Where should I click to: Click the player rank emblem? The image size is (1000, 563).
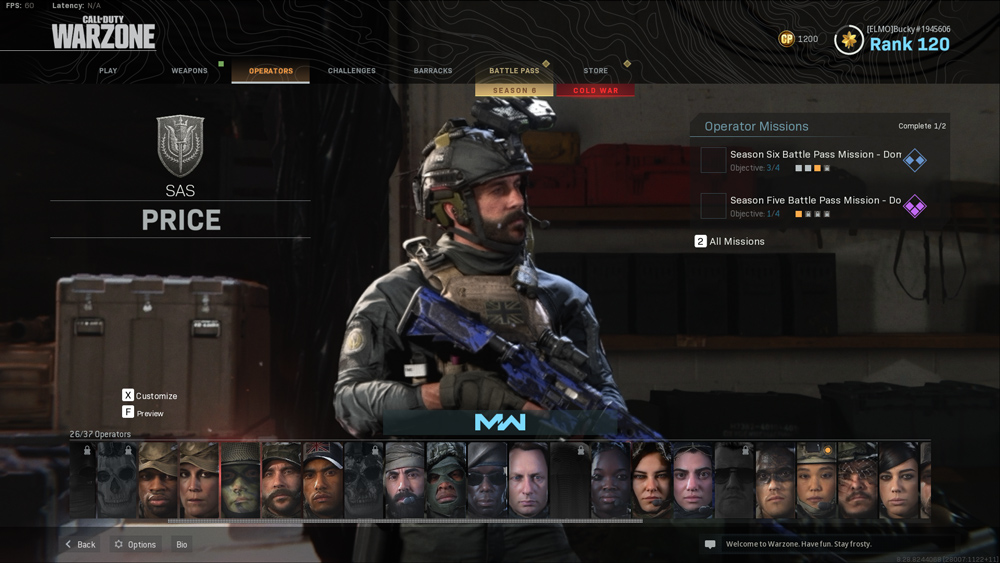coord(850,40)
